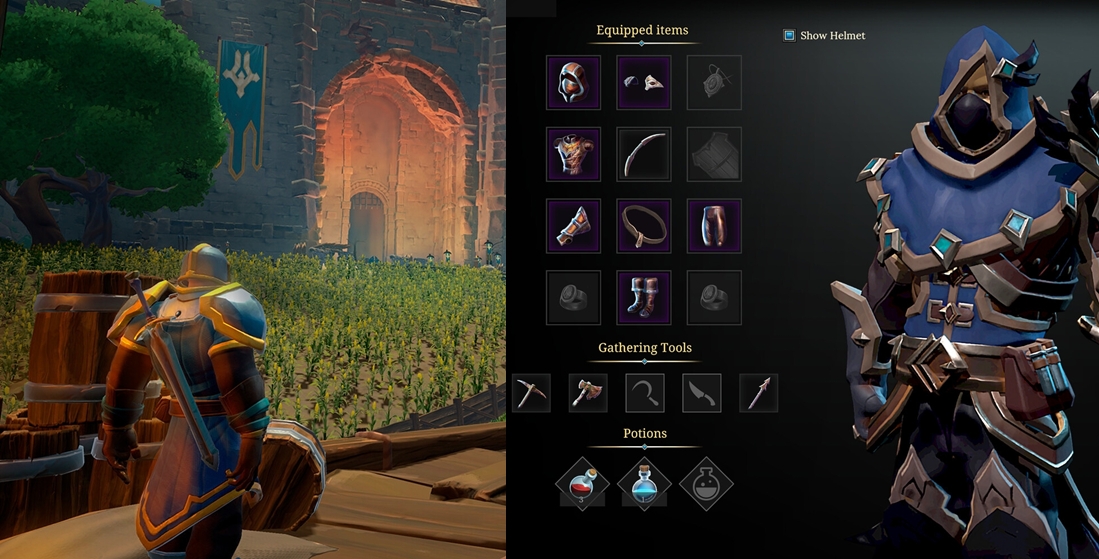Open the empty third potion slot
Viewport: 1099px width, 559px height.
[706, 484]
